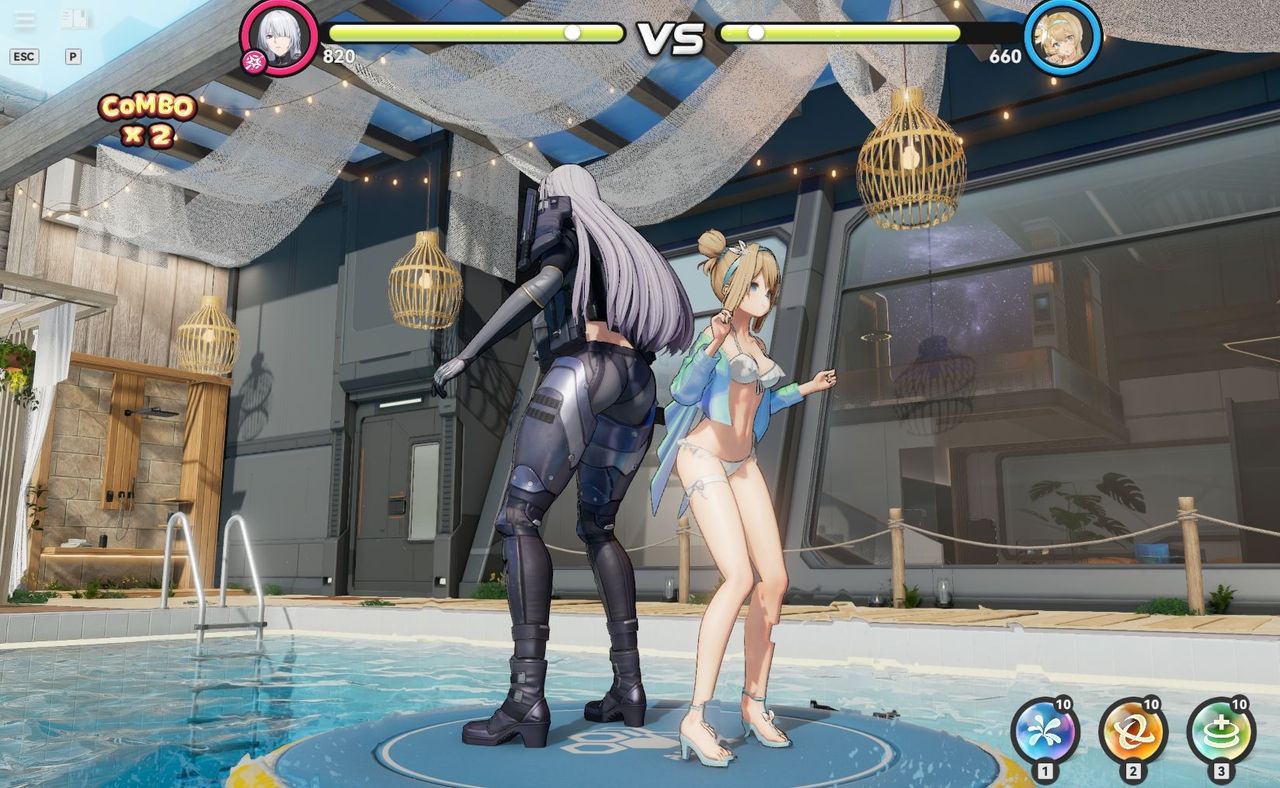Click the silver-haired fighter portrait
Viewport: 1280px width, 788px height.
[x=279, y=37]
